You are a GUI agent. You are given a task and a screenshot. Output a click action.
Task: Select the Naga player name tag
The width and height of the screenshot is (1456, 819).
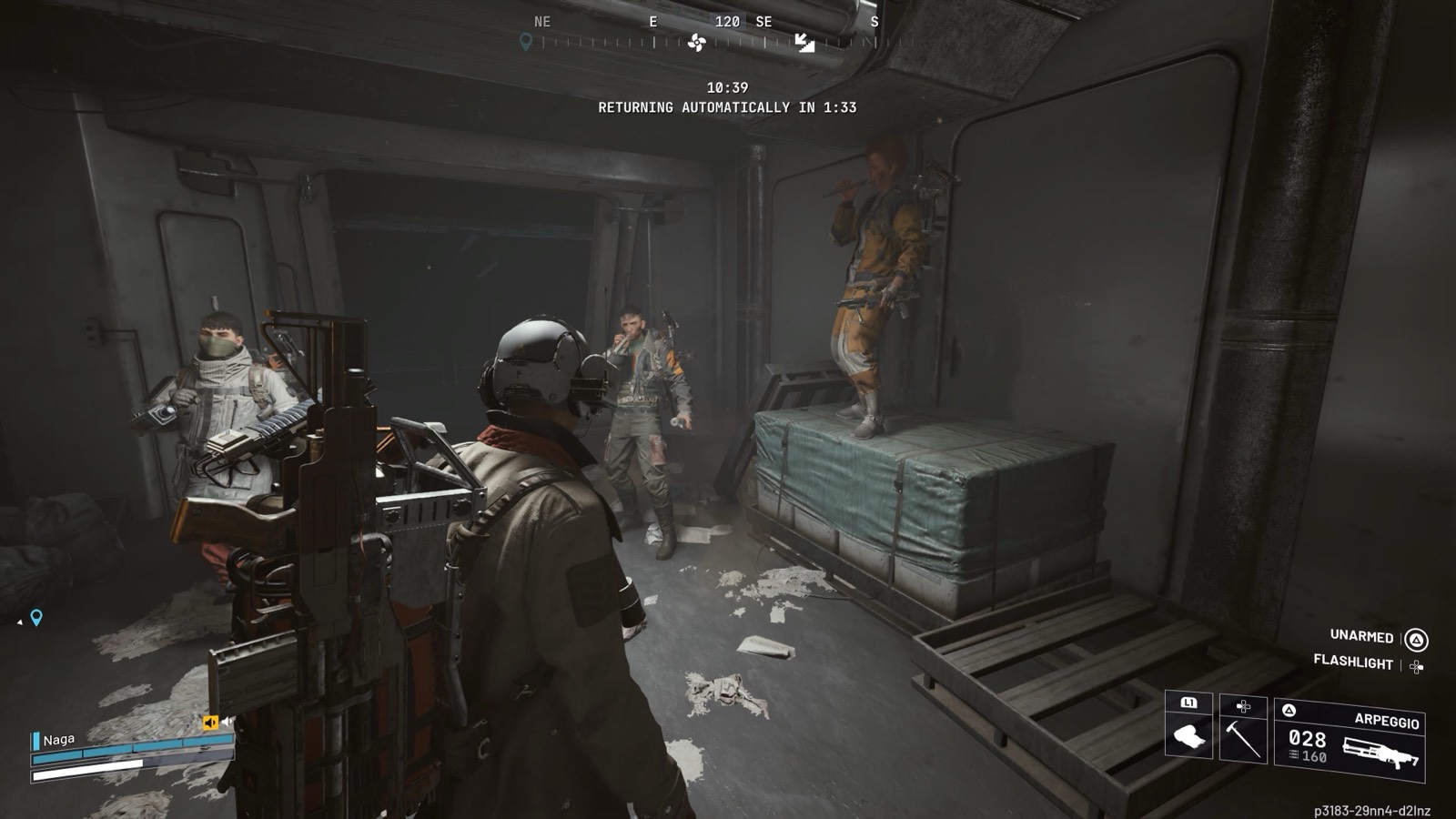(x=58, y=740)
